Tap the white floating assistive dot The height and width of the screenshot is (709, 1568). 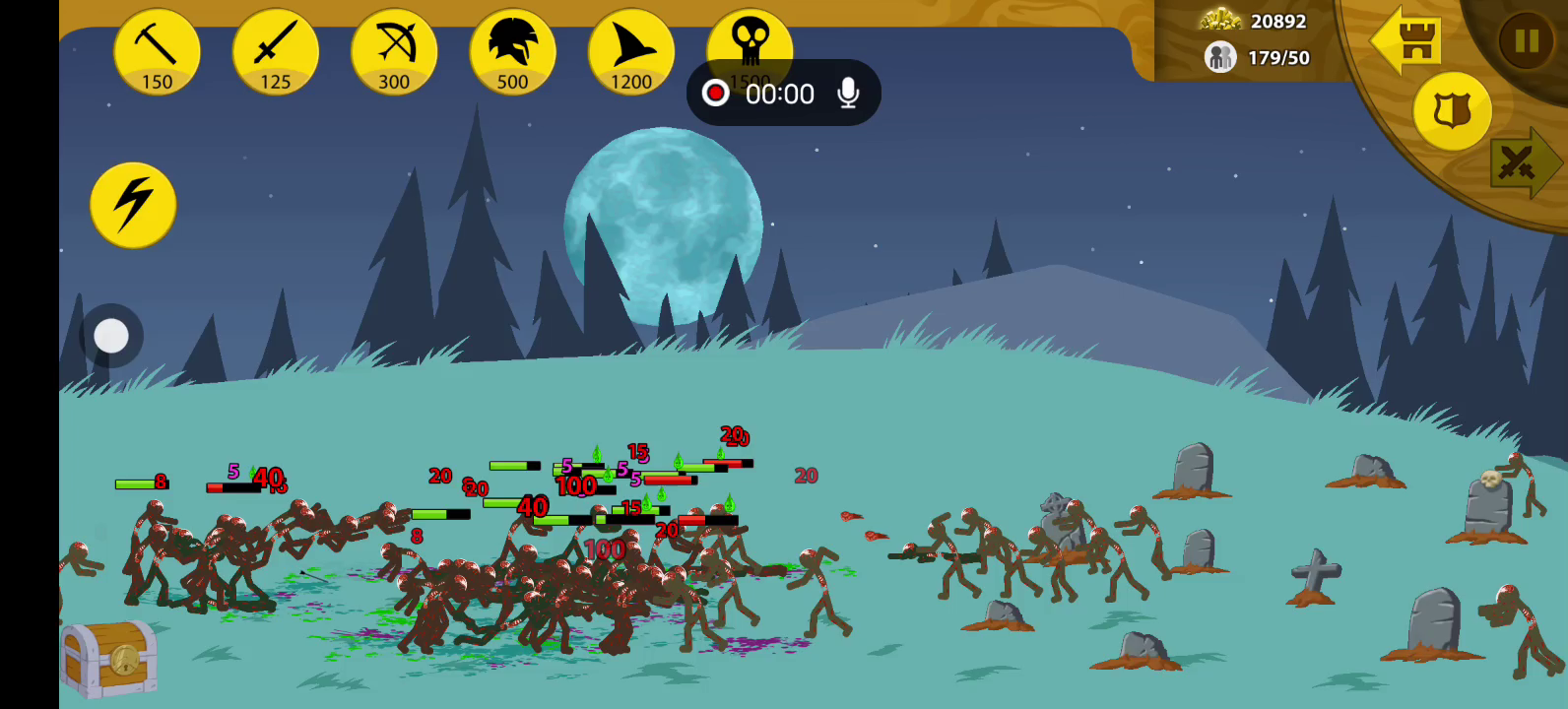coord(111,336)
